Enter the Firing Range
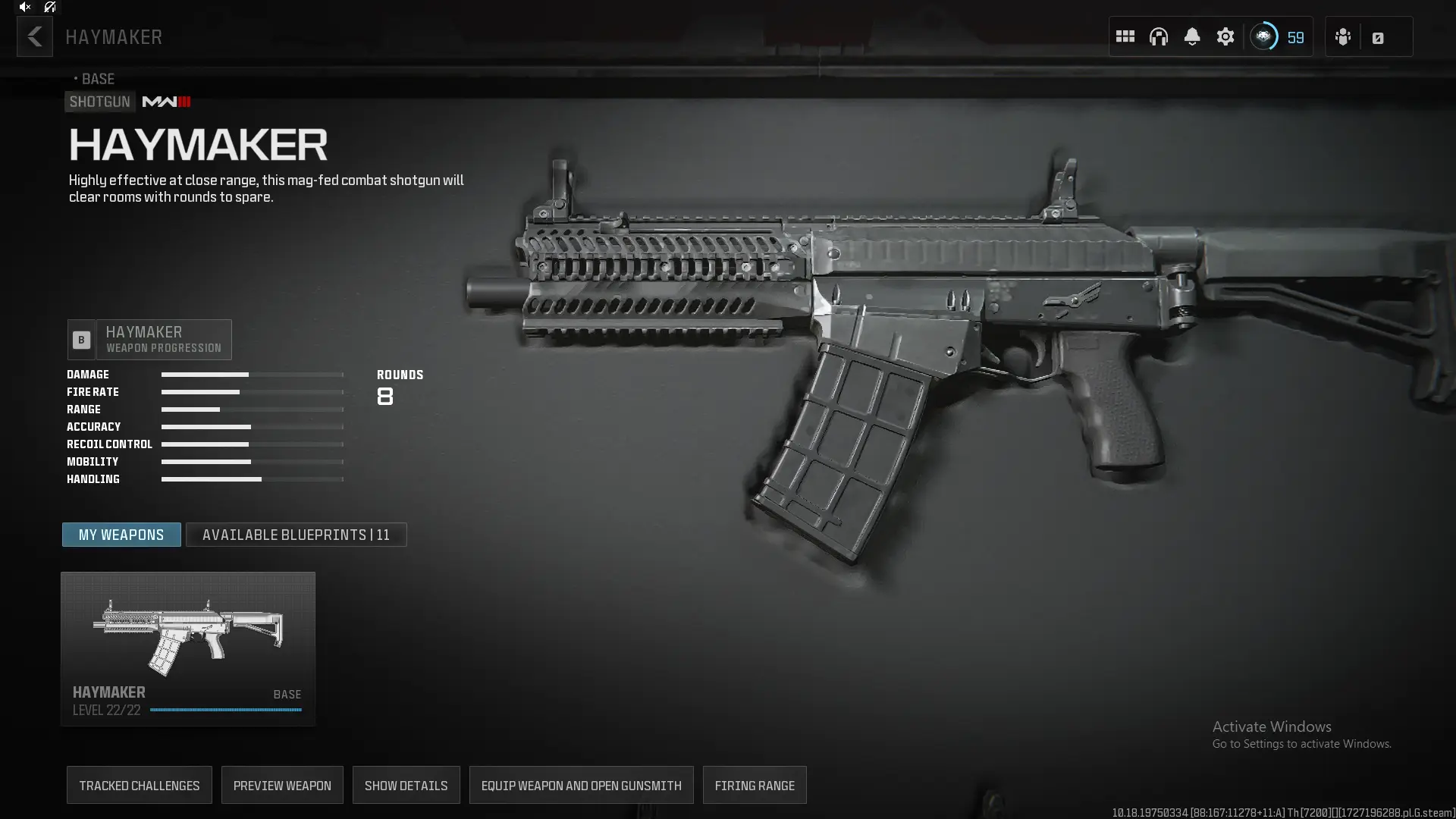Image resolution: width=1456 pixels, height=819 pixels. (755, 785)
